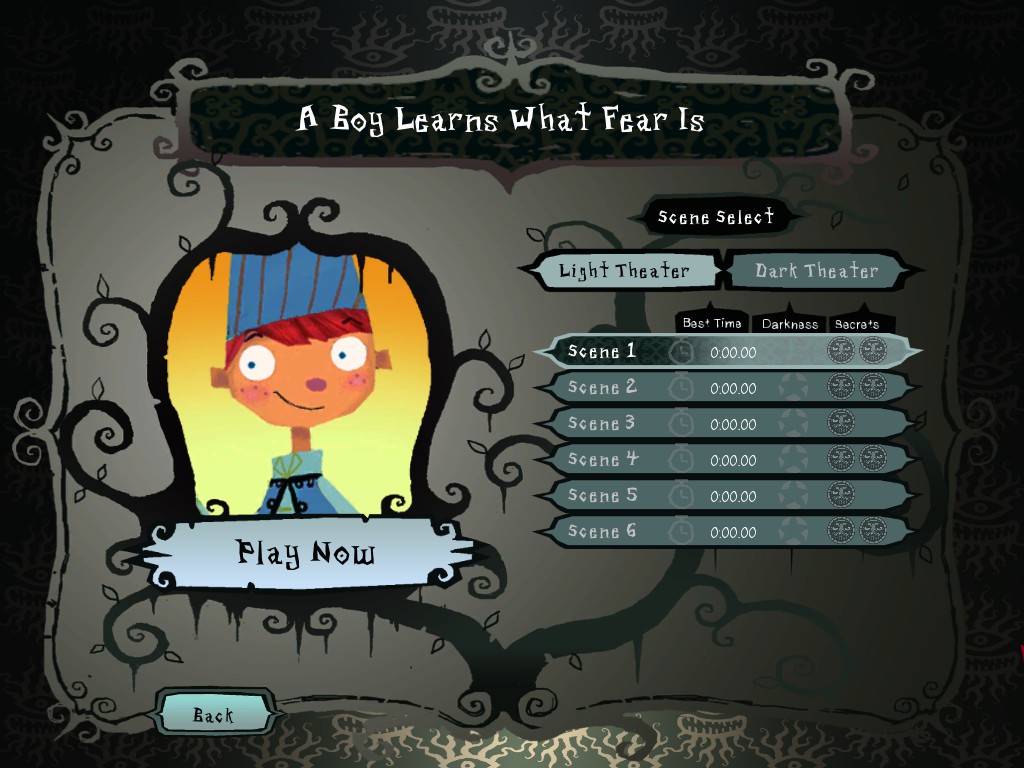1024x768 pixels.
Task: Switch to the Light Theater tab
Action: point(623,271)
